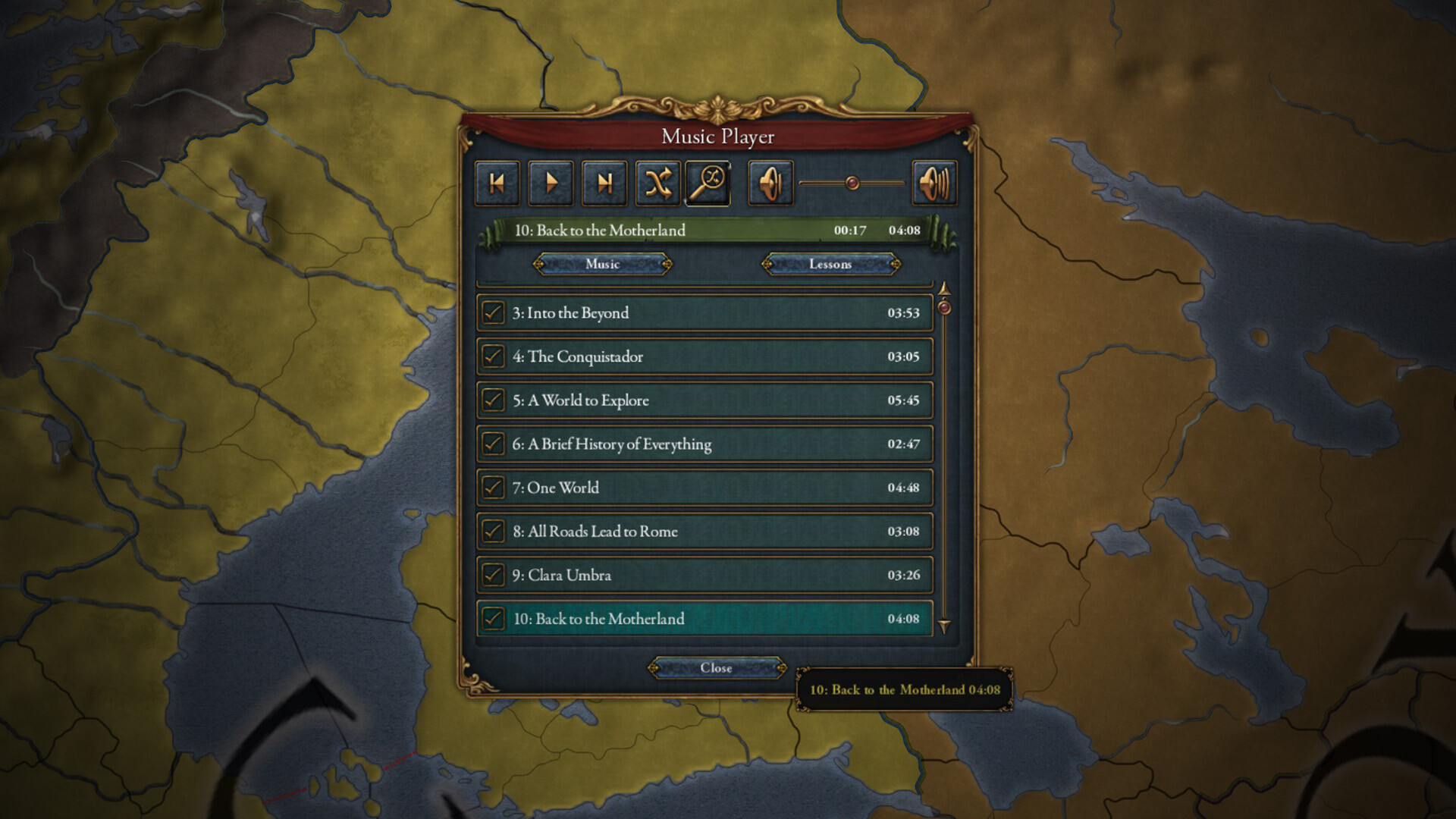Click the low volume speaker icon
1456x819 pixels.
click(768, 182)
